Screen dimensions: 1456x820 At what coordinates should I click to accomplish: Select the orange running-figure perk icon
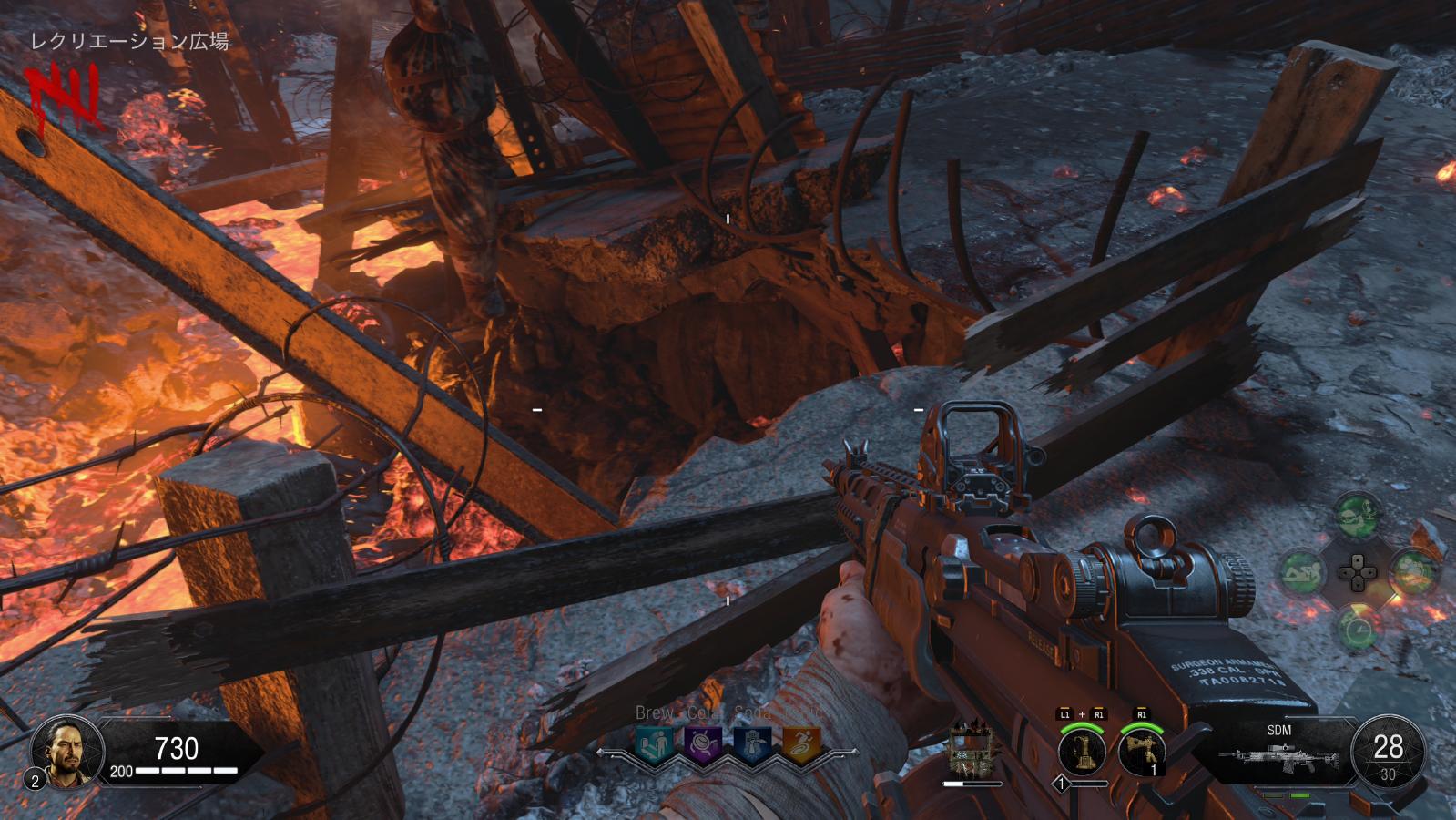(801, 745)
